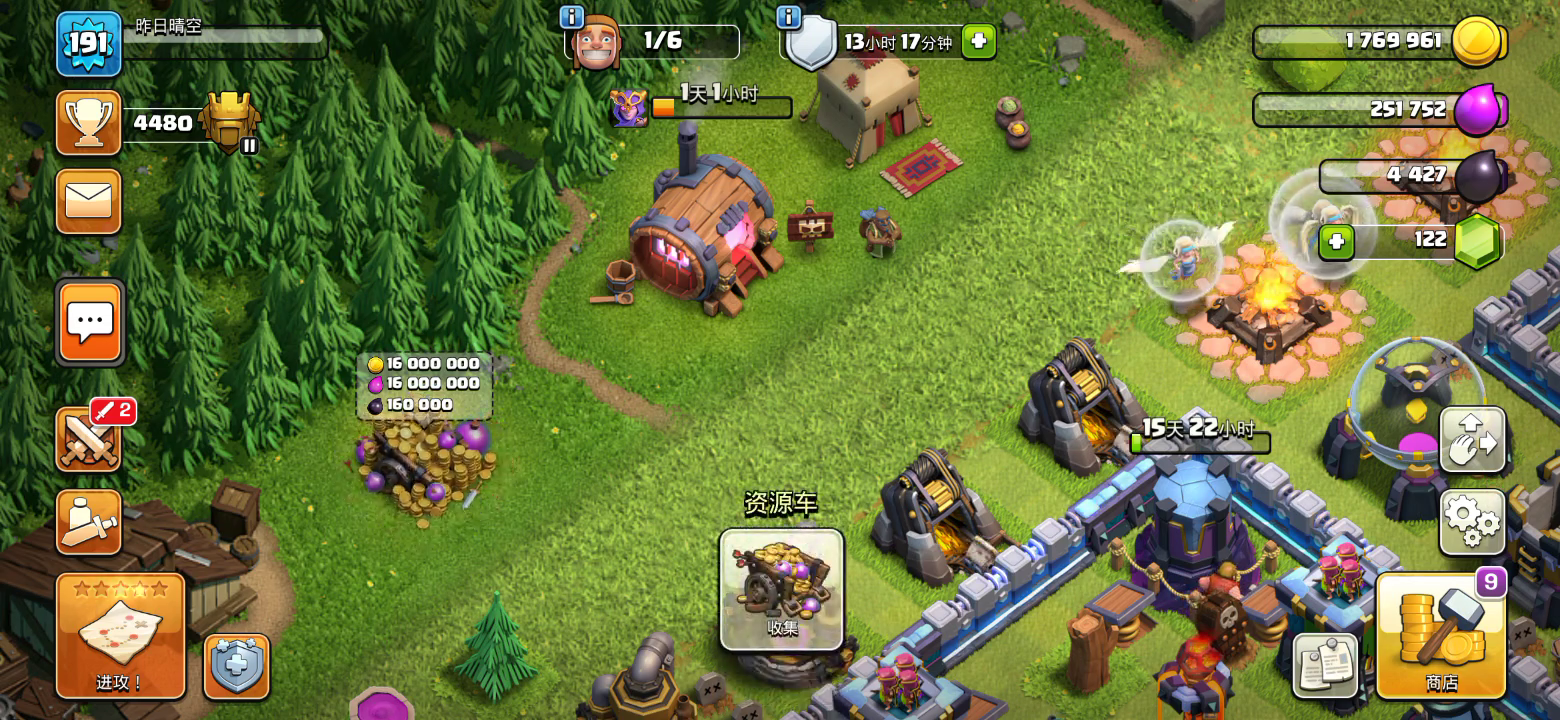Open the gear settings menu

[1472, 521]
